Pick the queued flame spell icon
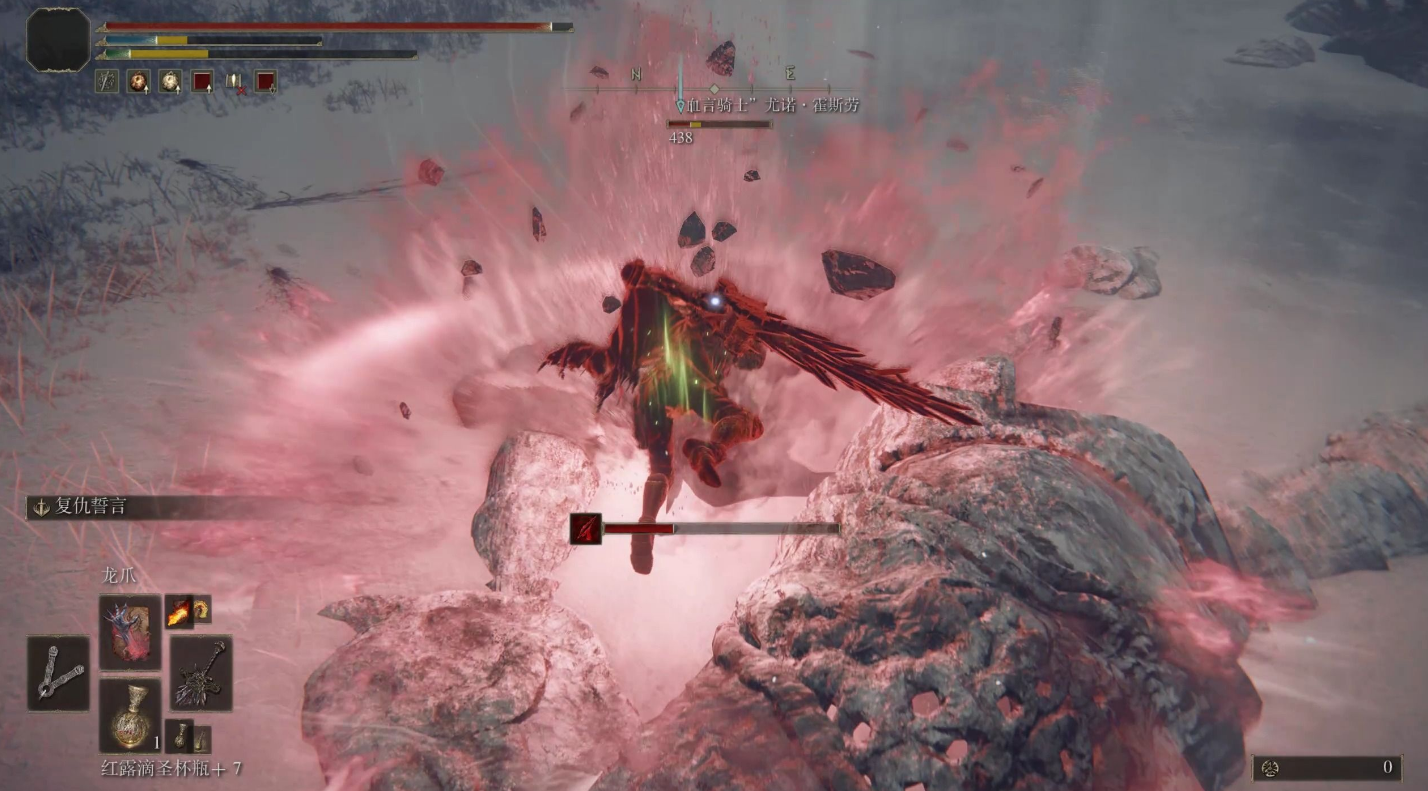The height and width of the screenshot is (791, 1428). [x=179, y=610]
